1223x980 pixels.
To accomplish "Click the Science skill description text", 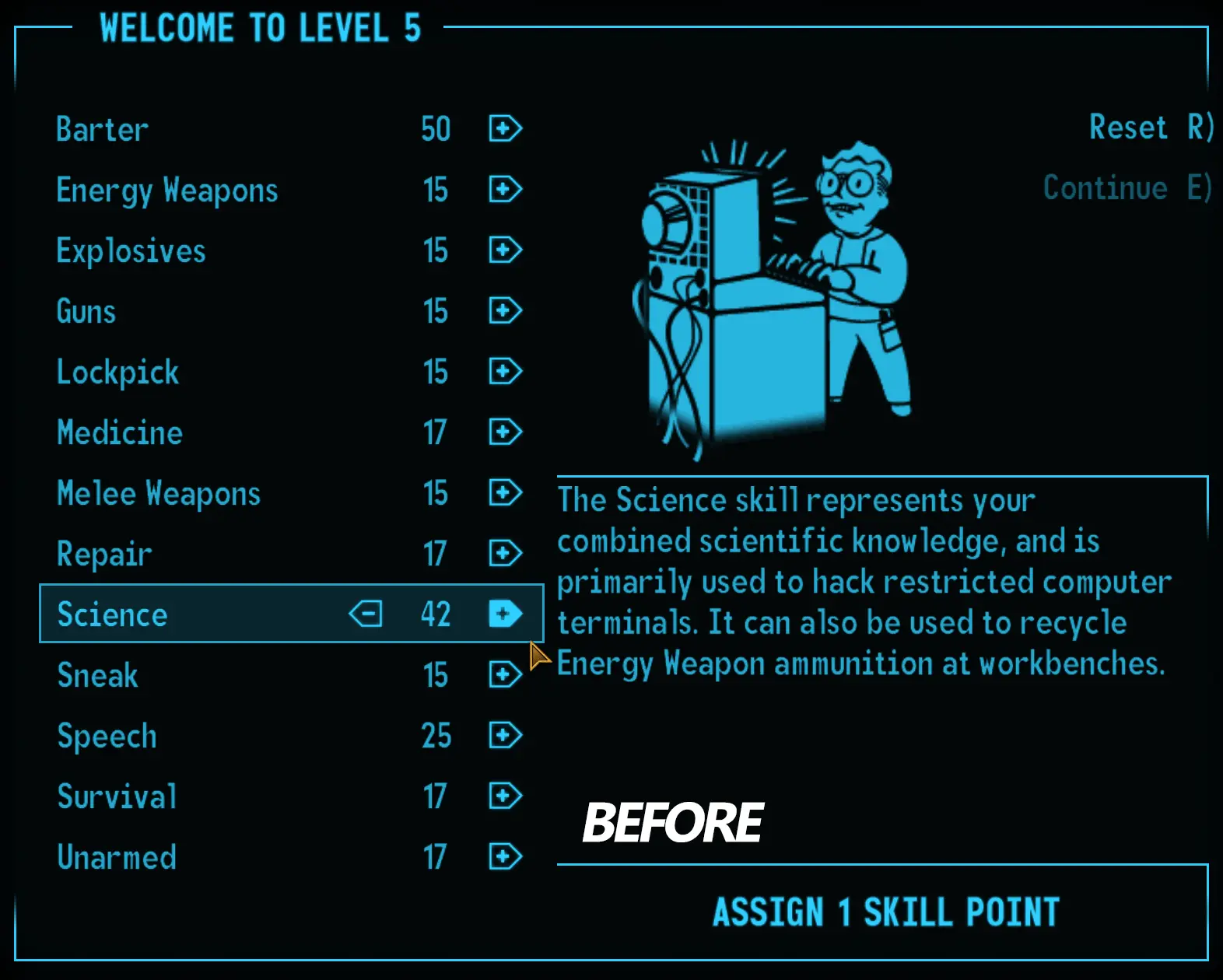I will click(864, 582).
